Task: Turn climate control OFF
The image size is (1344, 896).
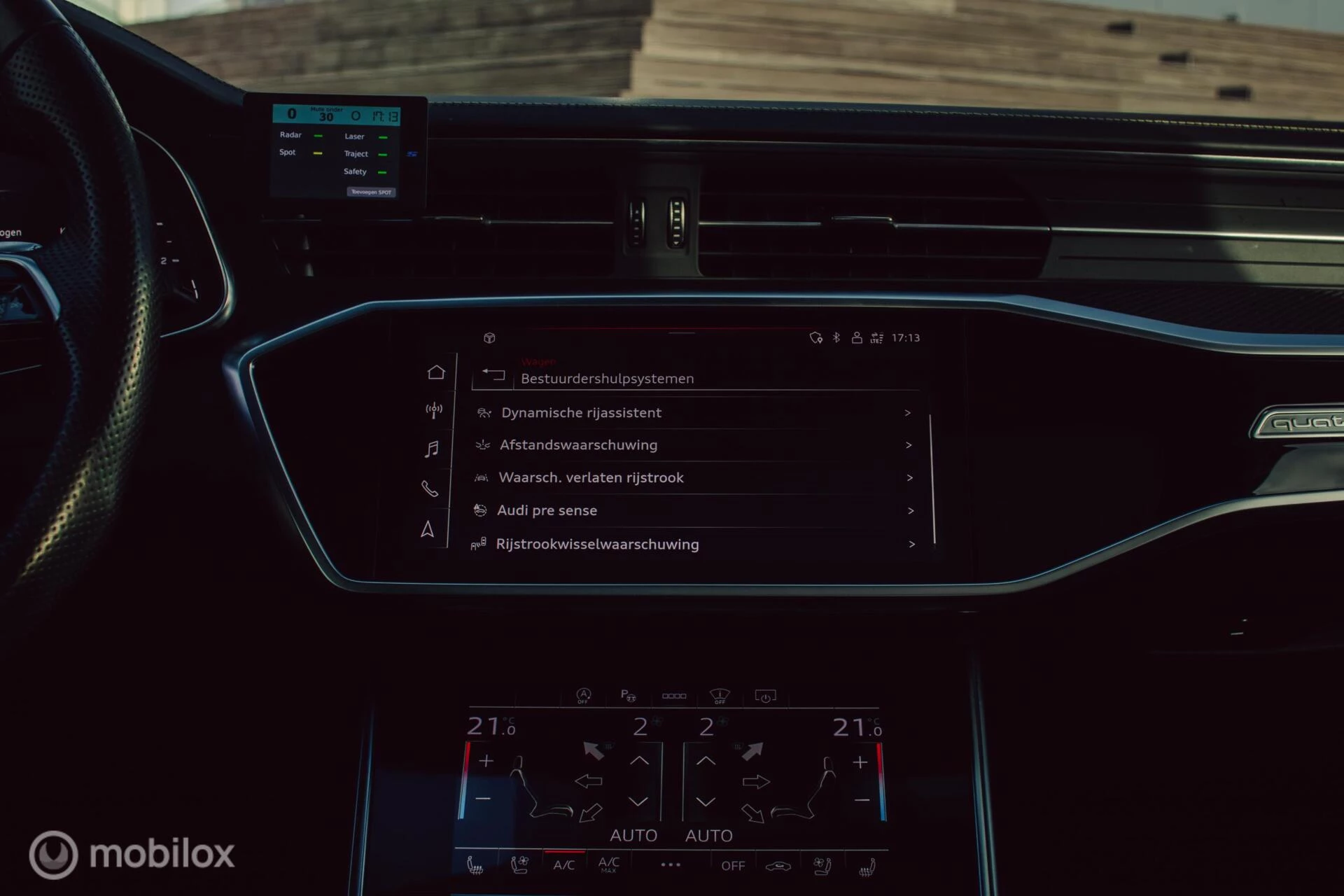Action: tap(733, 866)
